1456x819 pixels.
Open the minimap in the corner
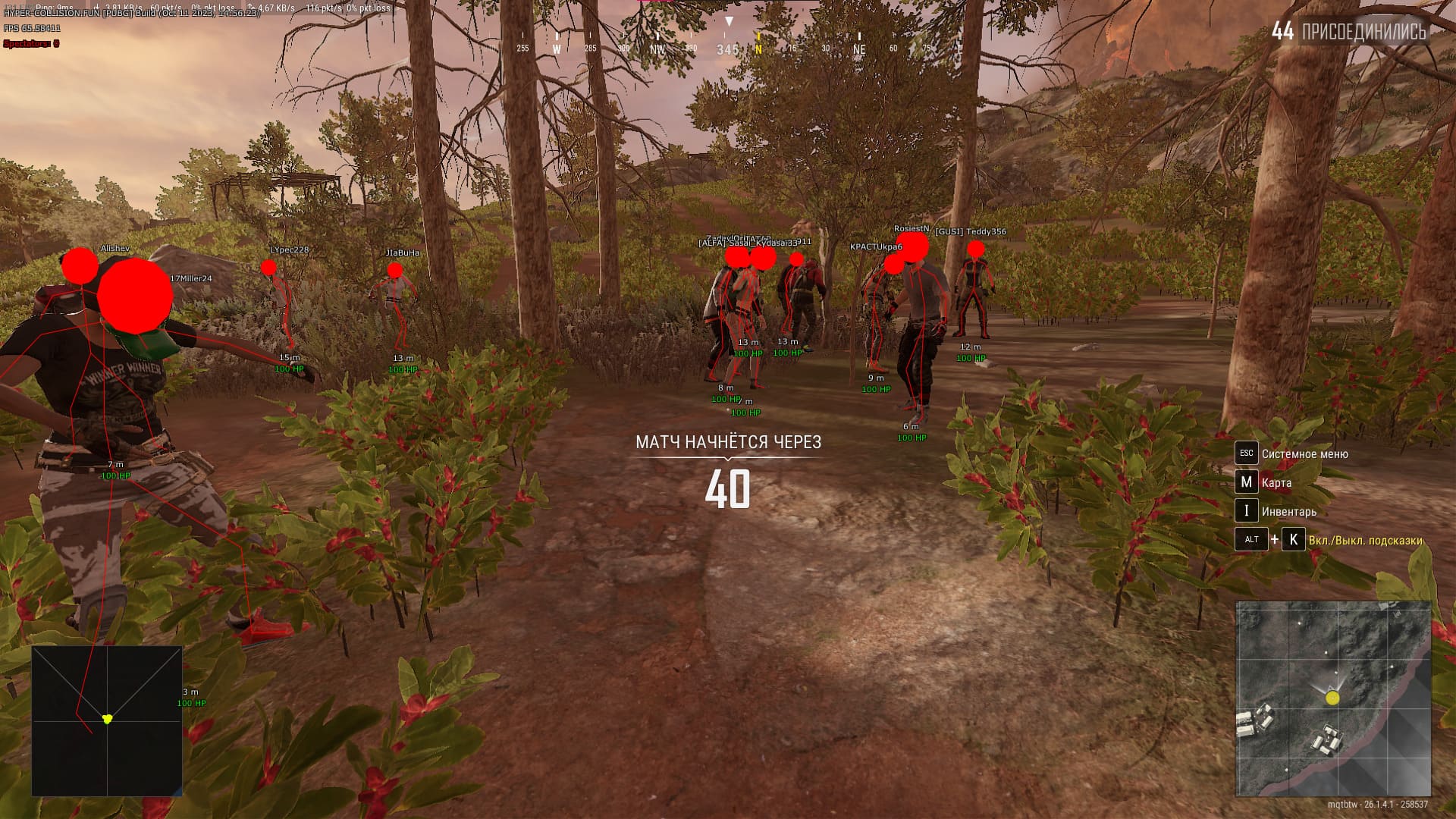[x=1333, y=698]
